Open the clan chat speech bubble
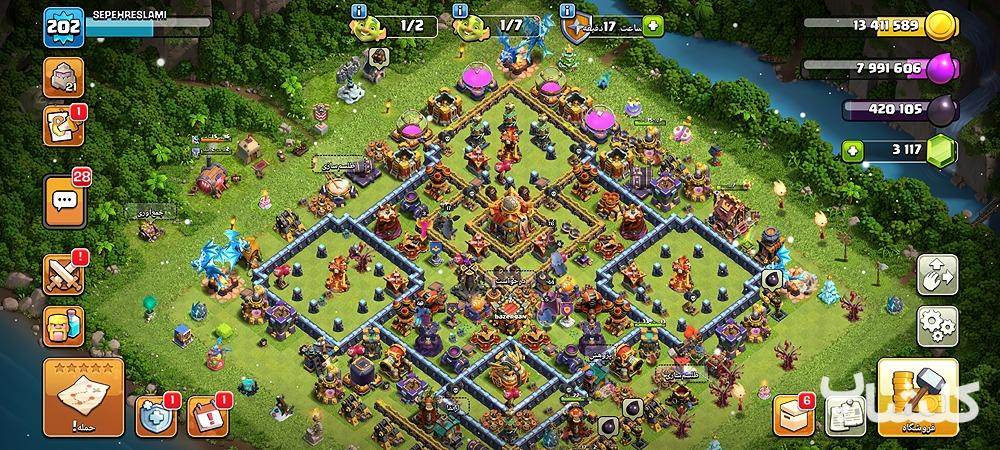The image size is (1000, 450). point(64,200)
